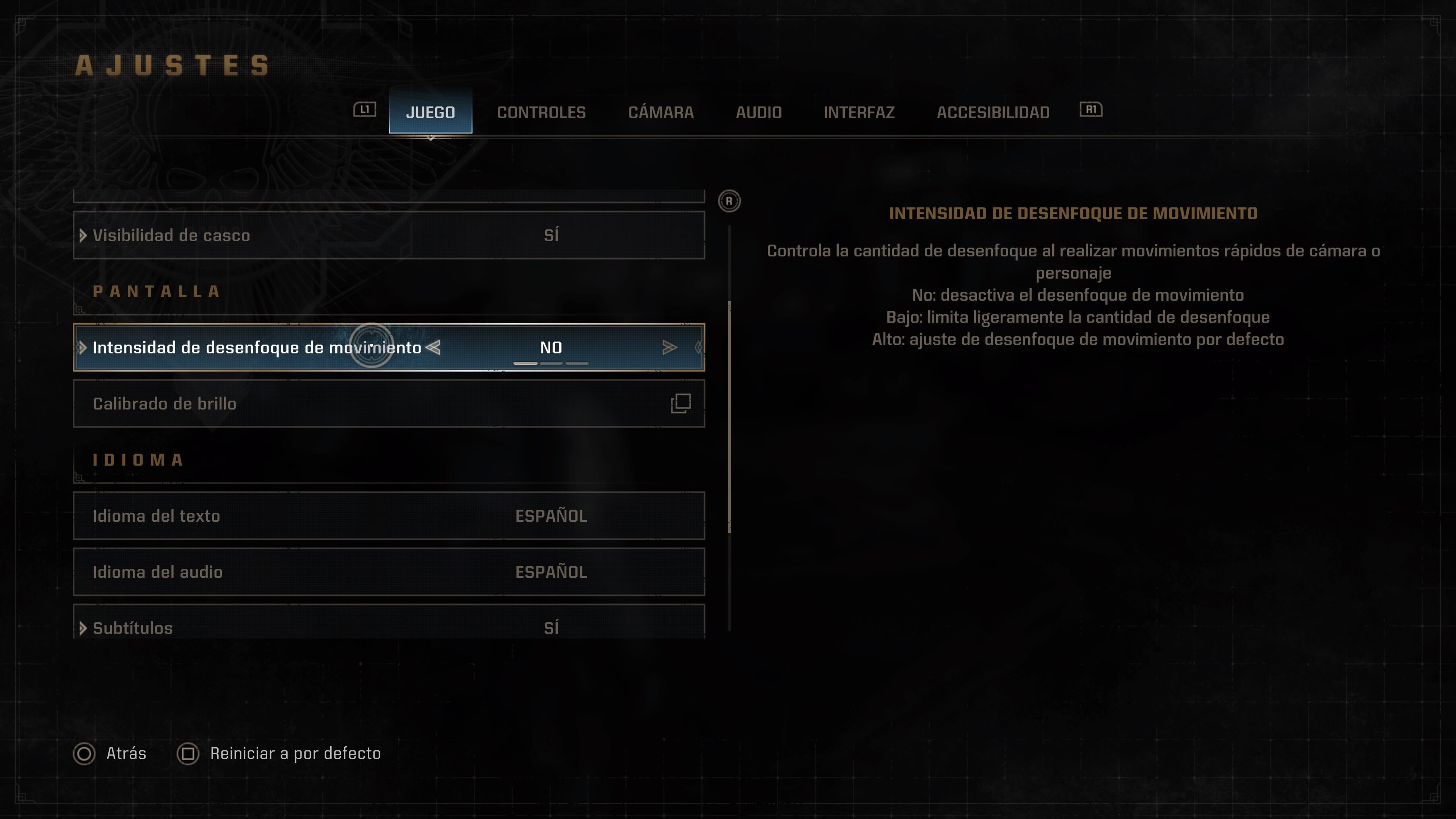Click the settings list scrollbar
Image resolution: width=1456 pixels, height=819 pixels.
730,418
